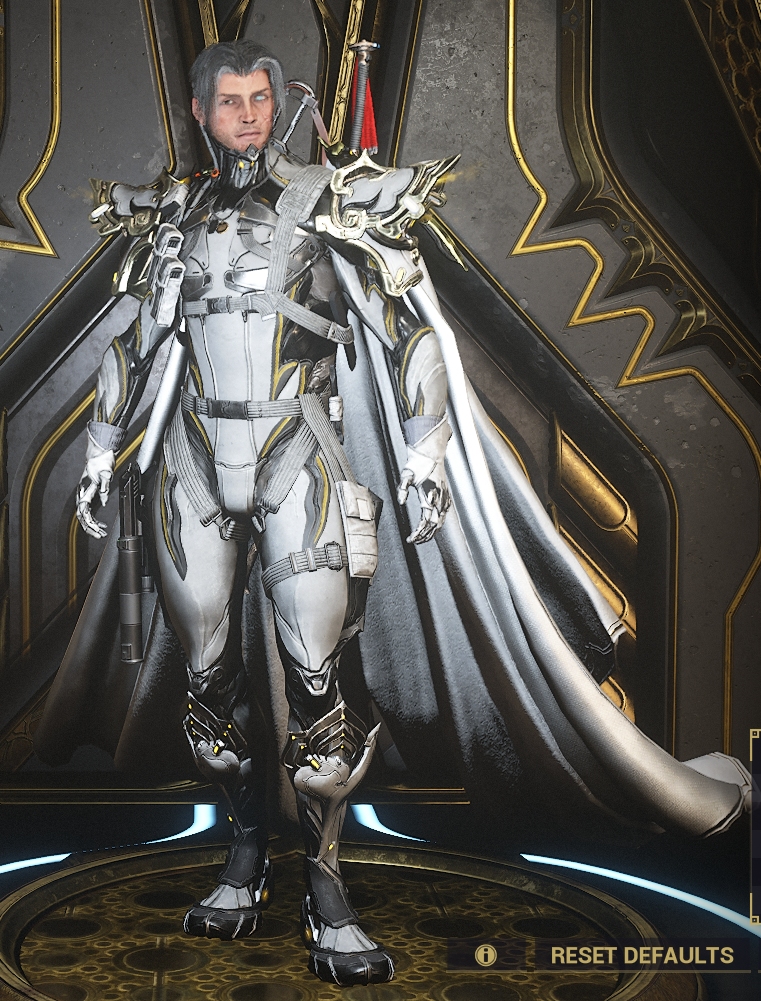The width and height of the screenshot is (761, 1001).
Task: Open the info icon beside Reset Defaults
Action: tap(486, 955)
